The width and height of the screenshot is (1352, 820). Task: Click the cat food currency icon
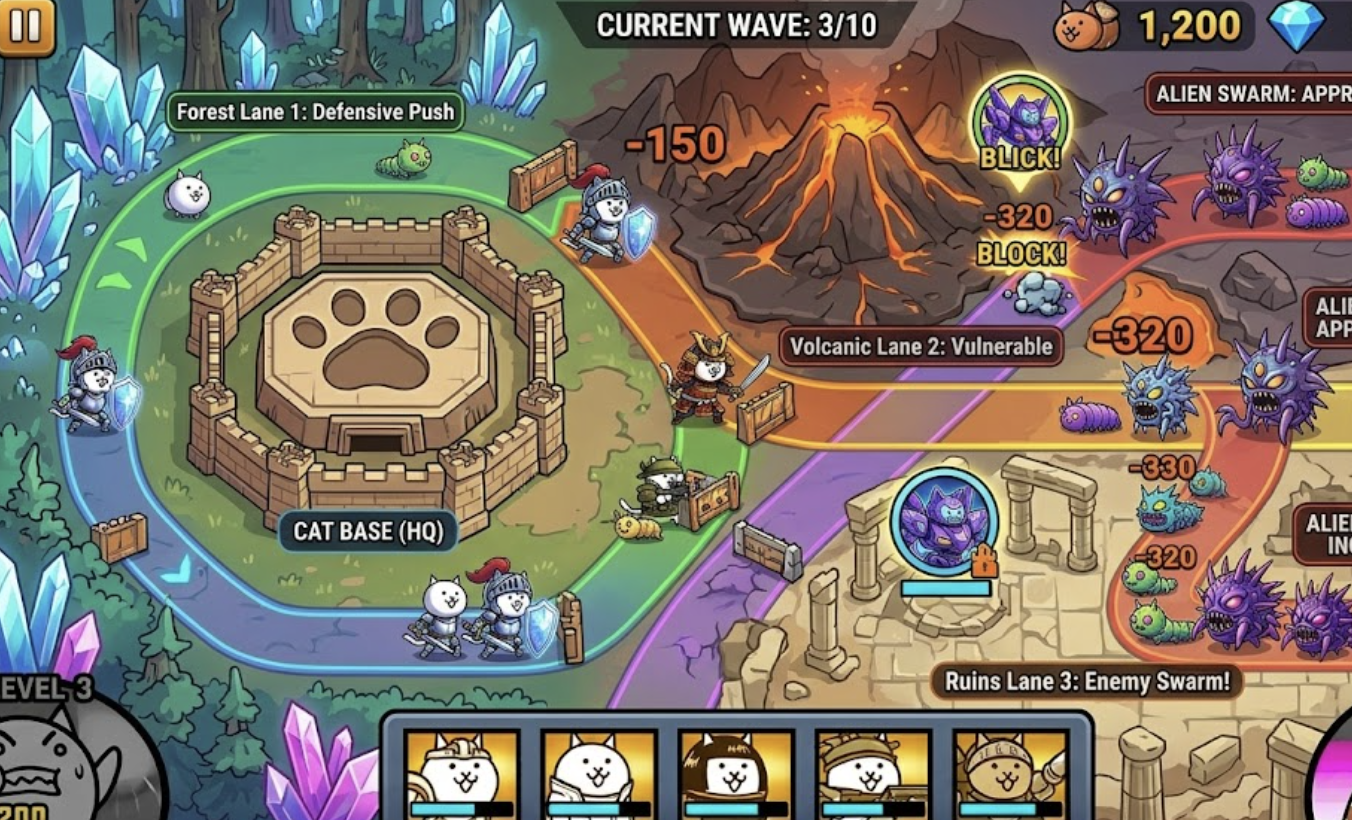[1086, 27]
